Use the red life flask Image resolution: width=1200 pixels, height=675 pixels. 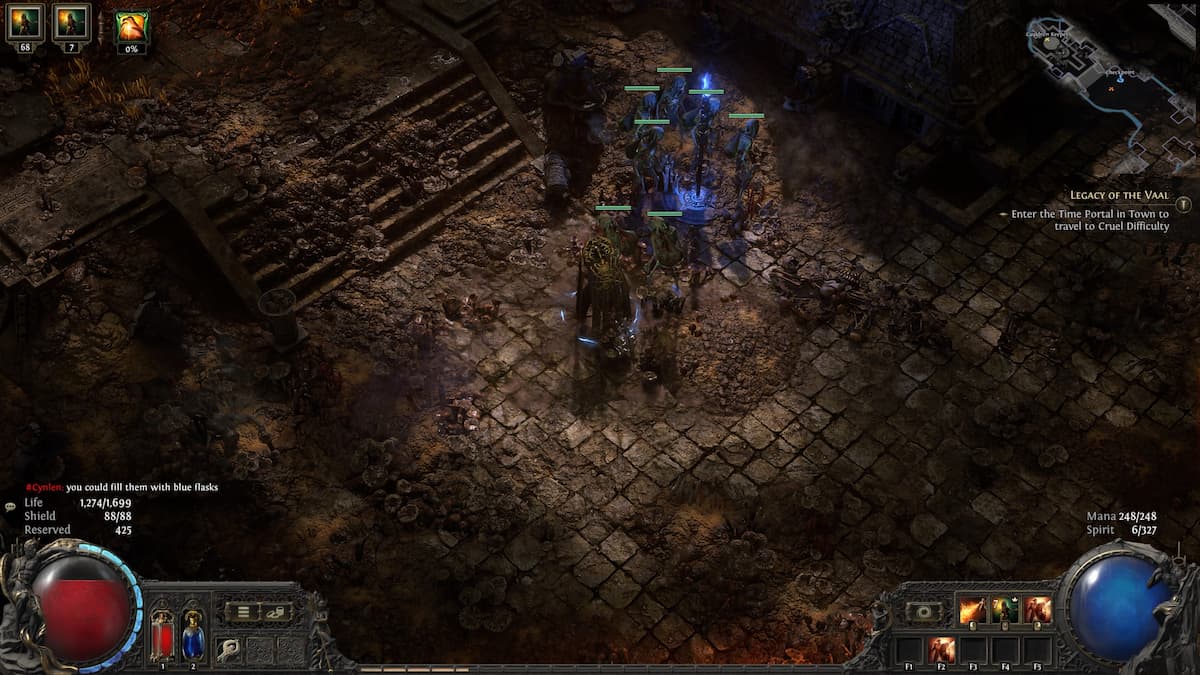161,633
